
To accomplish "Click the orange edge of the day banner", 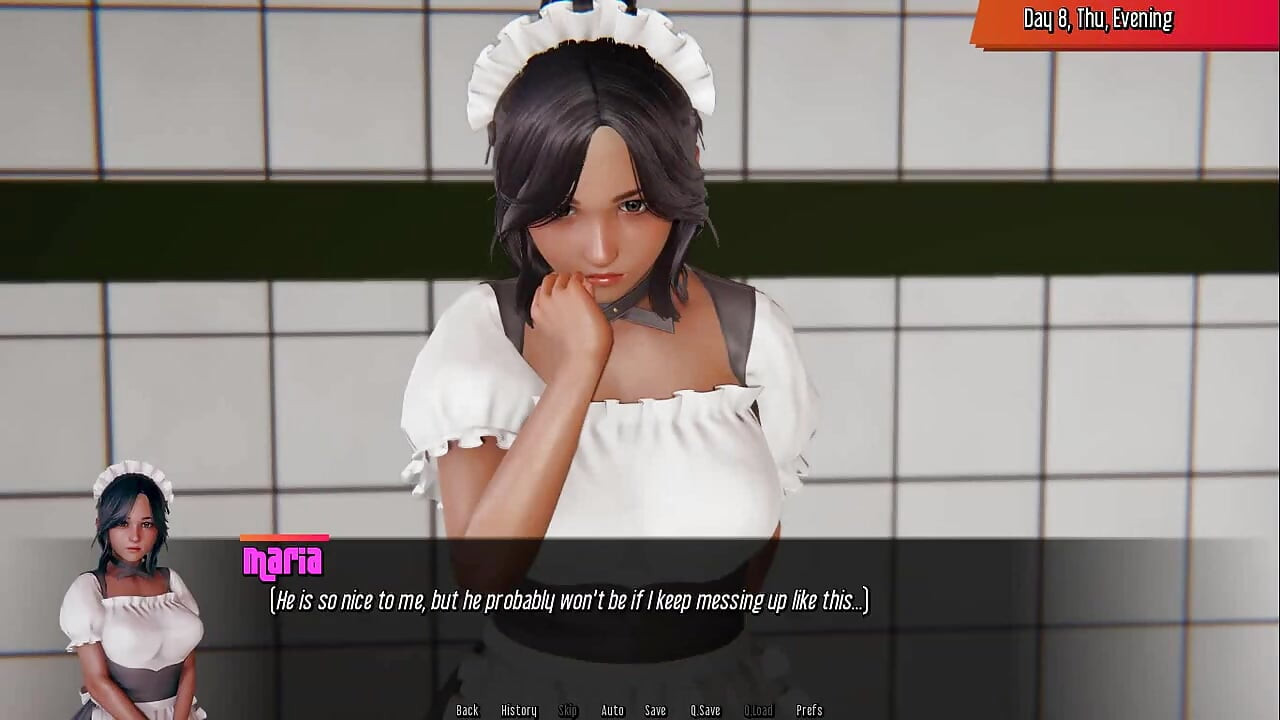I will click(x=983, y=18).
